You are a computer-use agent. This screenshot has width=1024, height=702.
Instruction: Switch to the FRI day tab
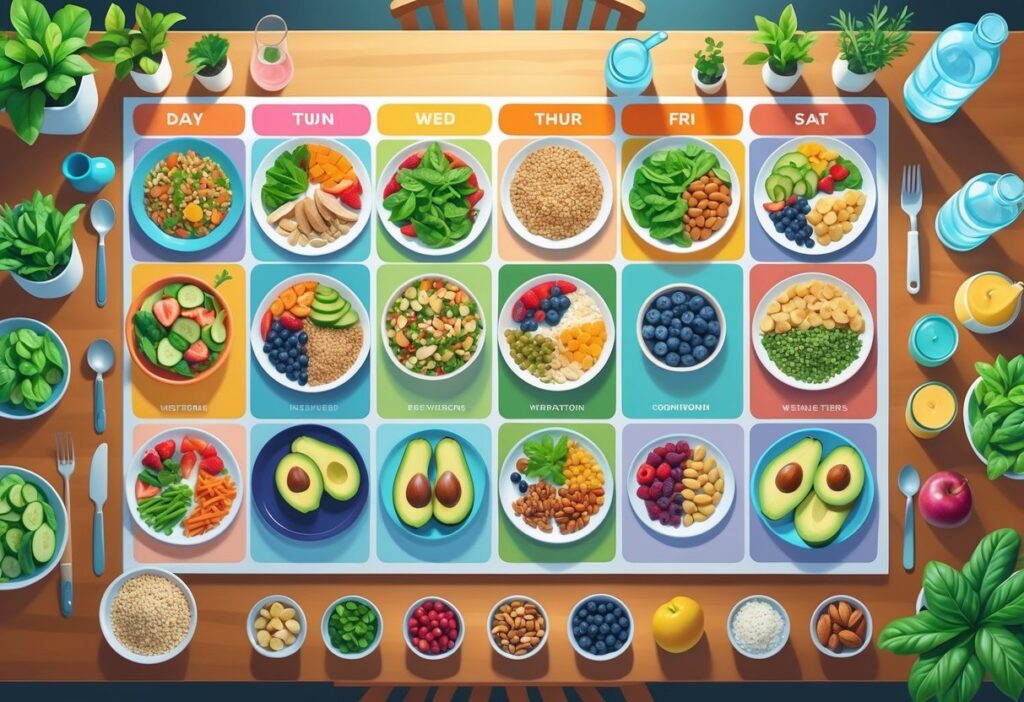click(x=681, y=120)
